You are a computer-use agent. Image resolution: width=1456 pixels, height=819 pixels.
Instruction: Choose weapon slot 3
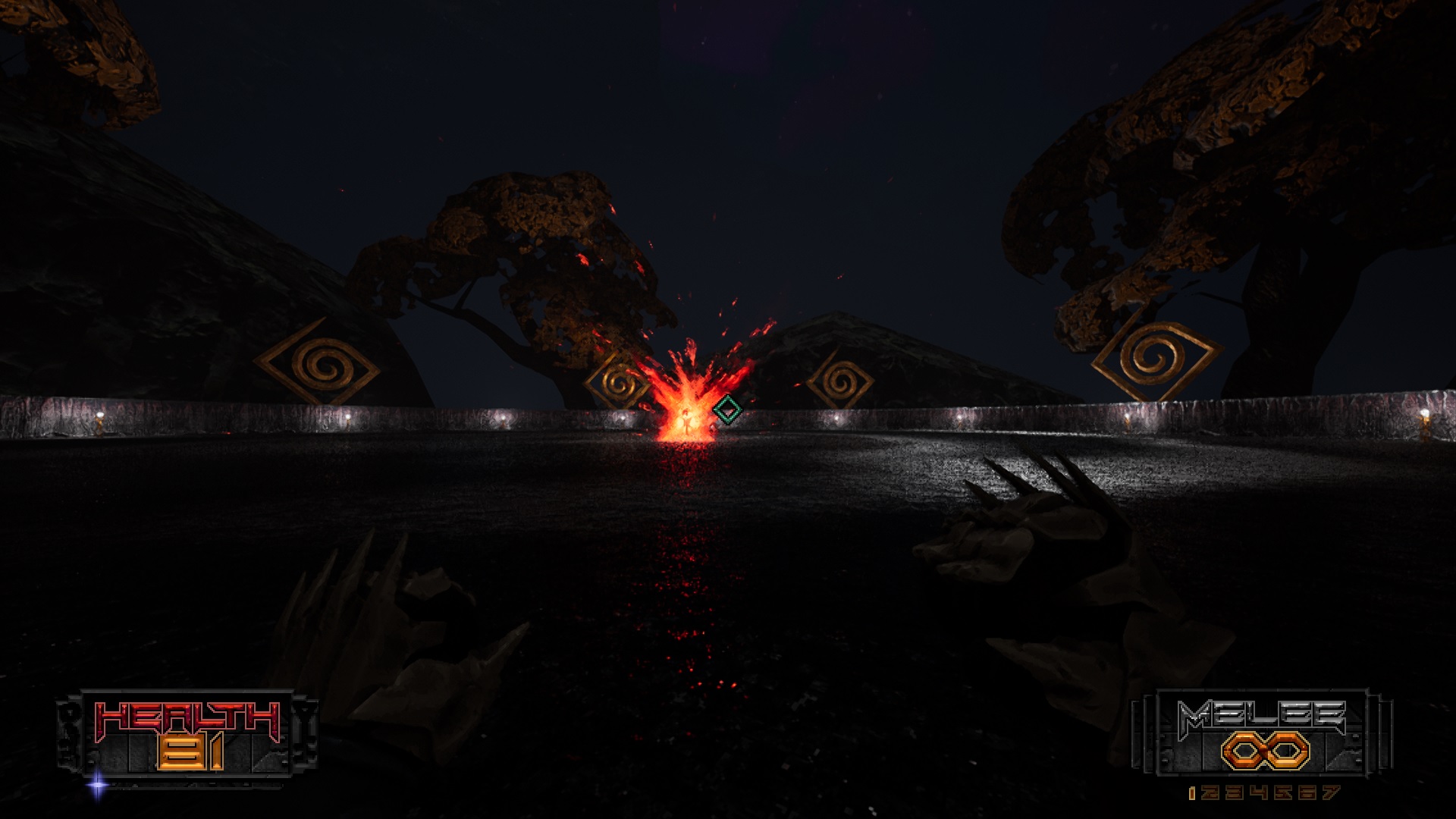click(x=1235, y=793)
